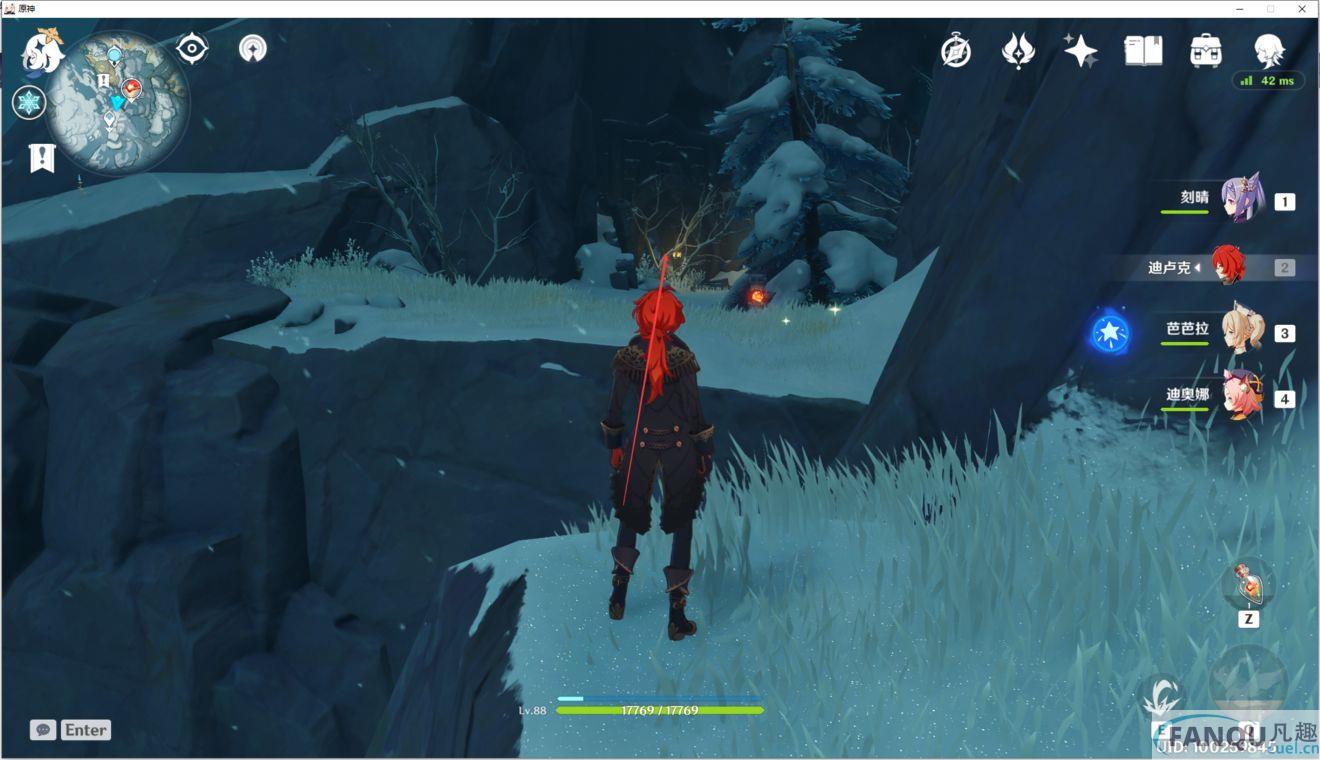
Task: Open the four-pointed star events icon
Action: click(1080, 50)
